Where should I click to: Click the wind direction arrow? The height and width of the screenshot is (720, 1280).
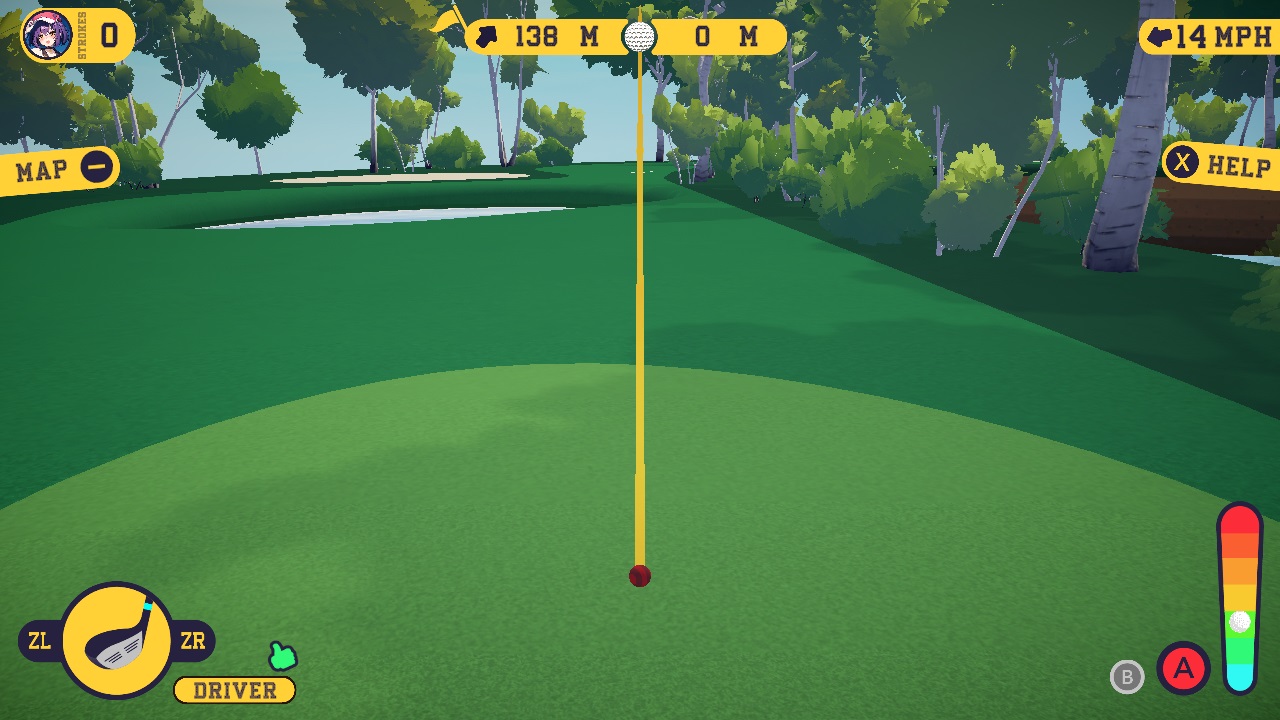(1157, 34)
